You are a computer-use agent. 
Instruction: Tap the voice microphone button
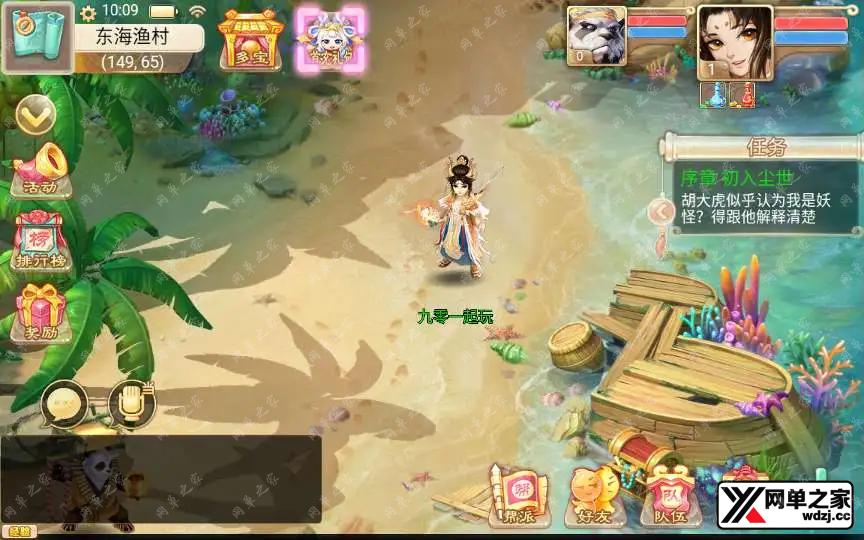pos(131,403)
